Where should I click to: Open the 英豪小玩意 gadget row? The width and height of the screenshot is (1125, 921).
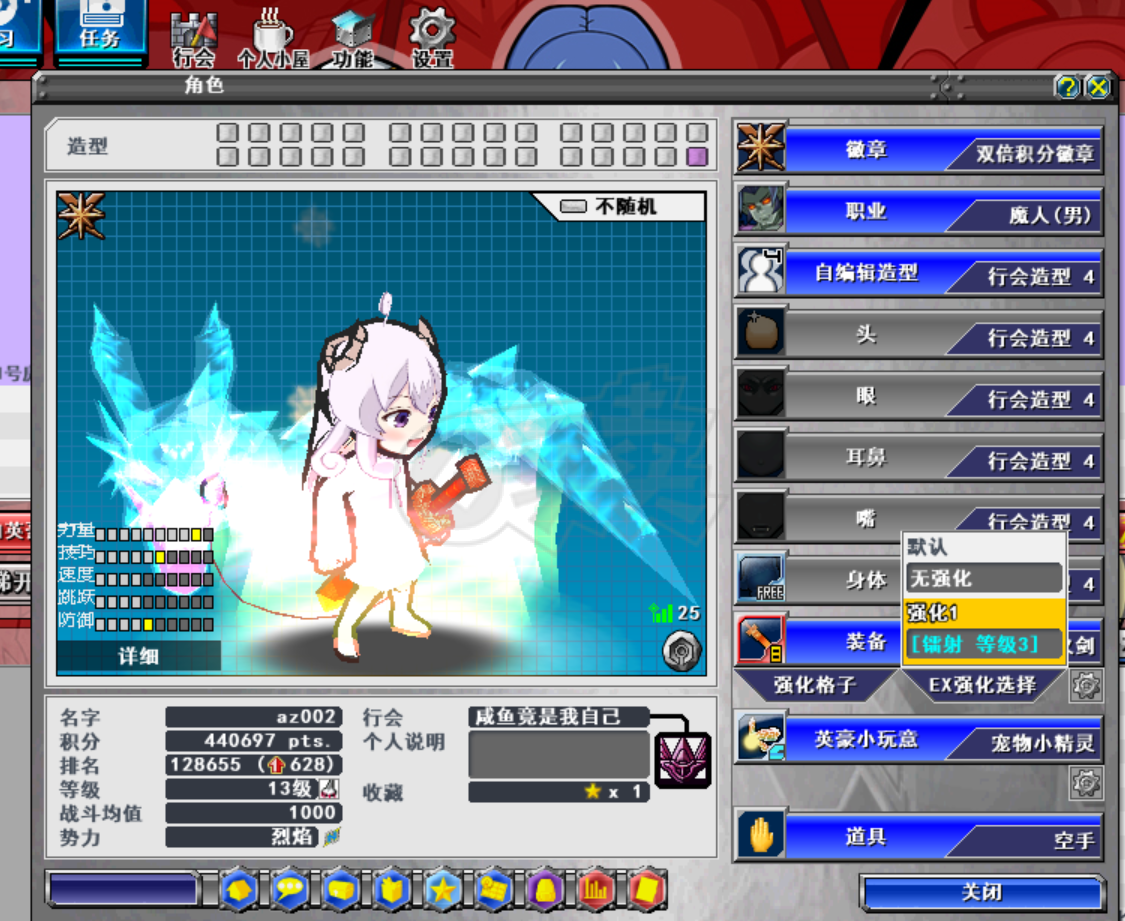click(920, 740)
